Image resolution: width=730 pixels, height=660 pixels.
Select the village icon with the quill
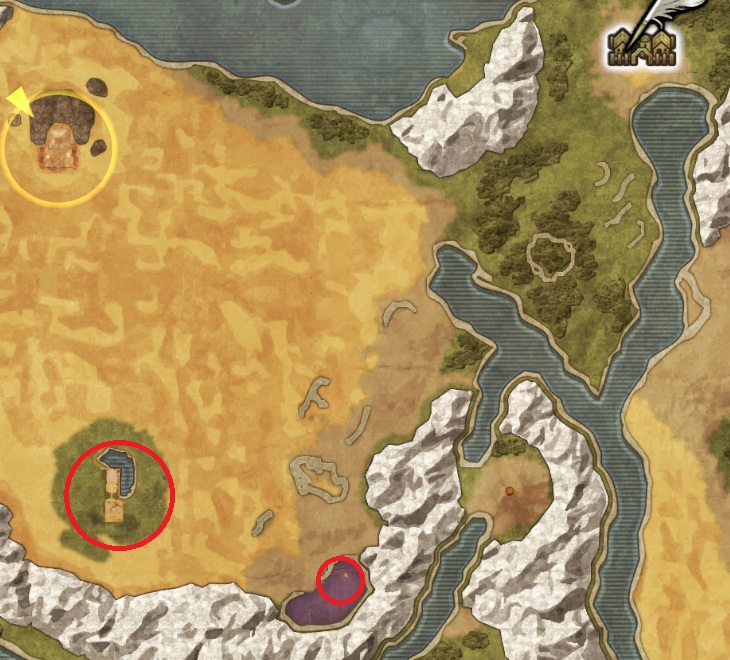tap(643, 40)
